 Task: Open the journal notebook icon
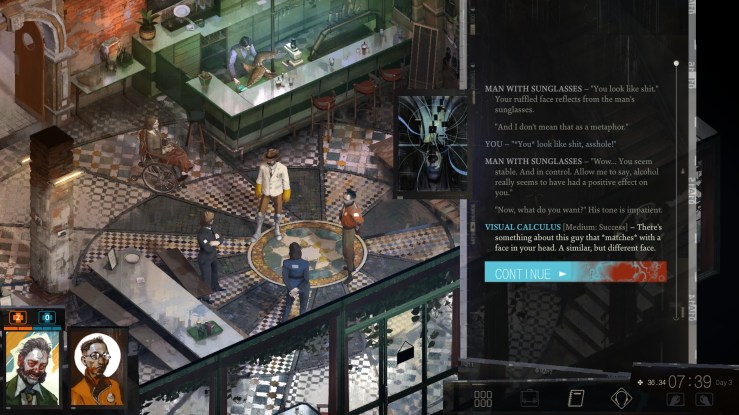pos(576,398)
